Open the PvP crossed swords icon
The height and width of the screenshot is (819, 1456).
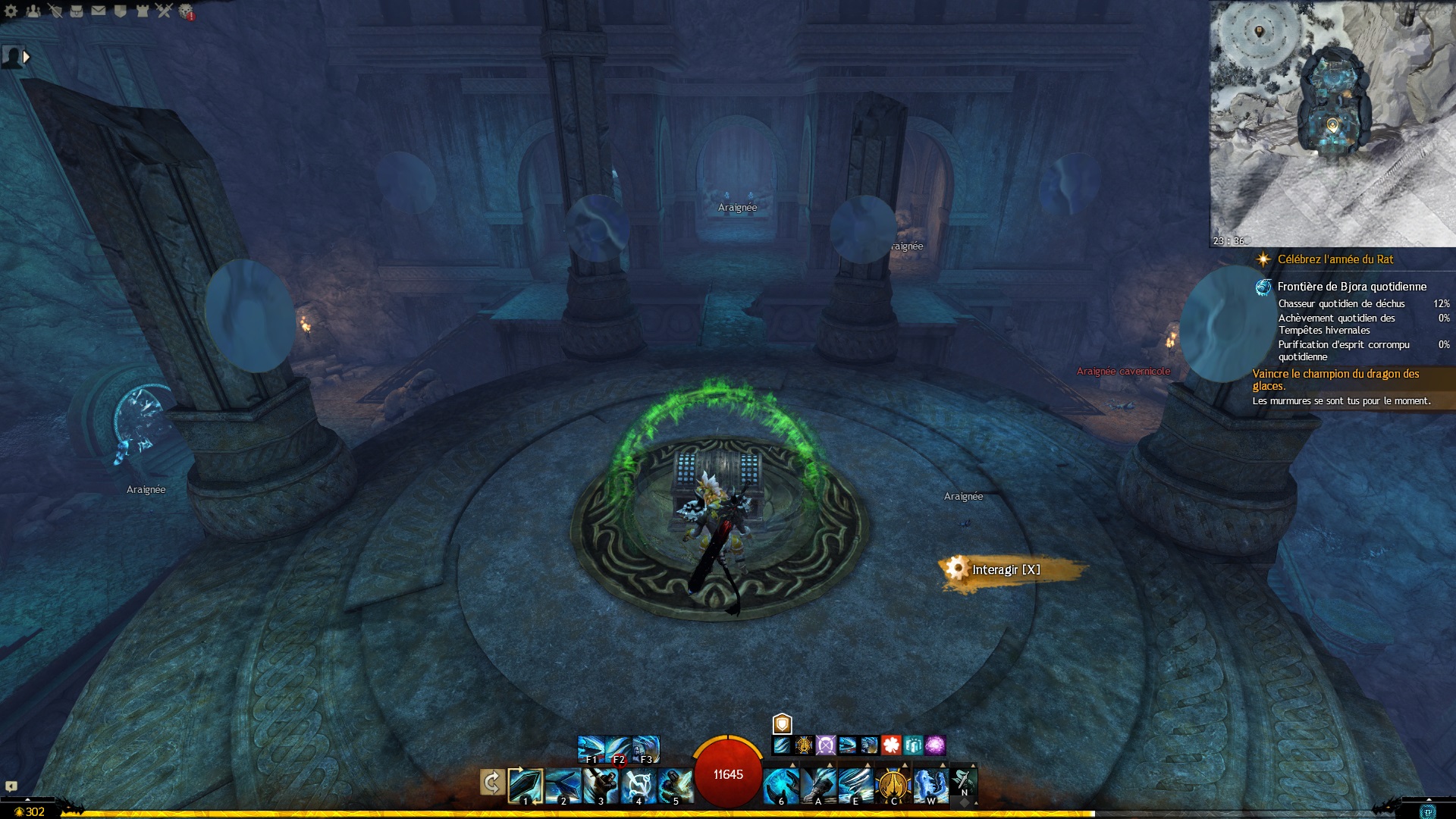pyautogui.click(x=162, y=11)
